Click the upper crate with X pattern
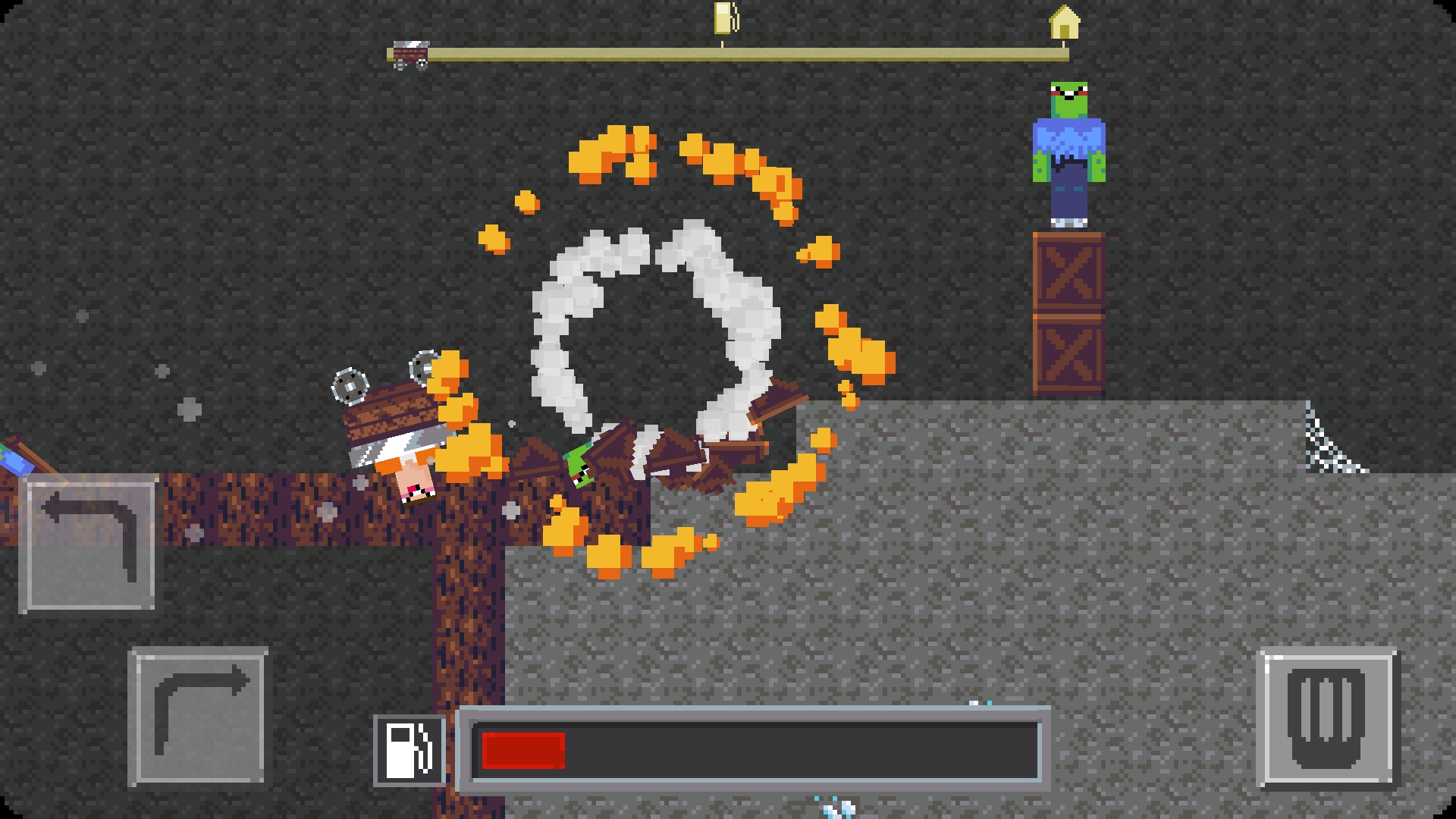This screenshot has width=1456, height=819. tap(1068, 273)
